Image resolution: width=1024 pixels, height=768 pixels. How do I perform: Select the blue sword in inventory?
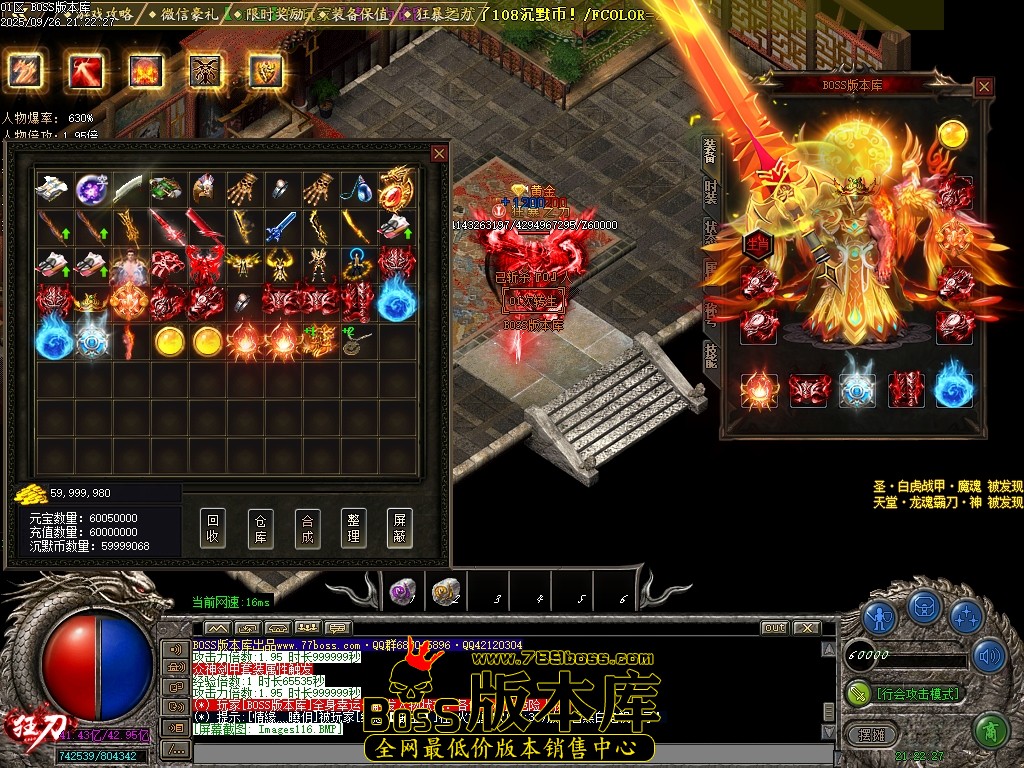(281, 226)
